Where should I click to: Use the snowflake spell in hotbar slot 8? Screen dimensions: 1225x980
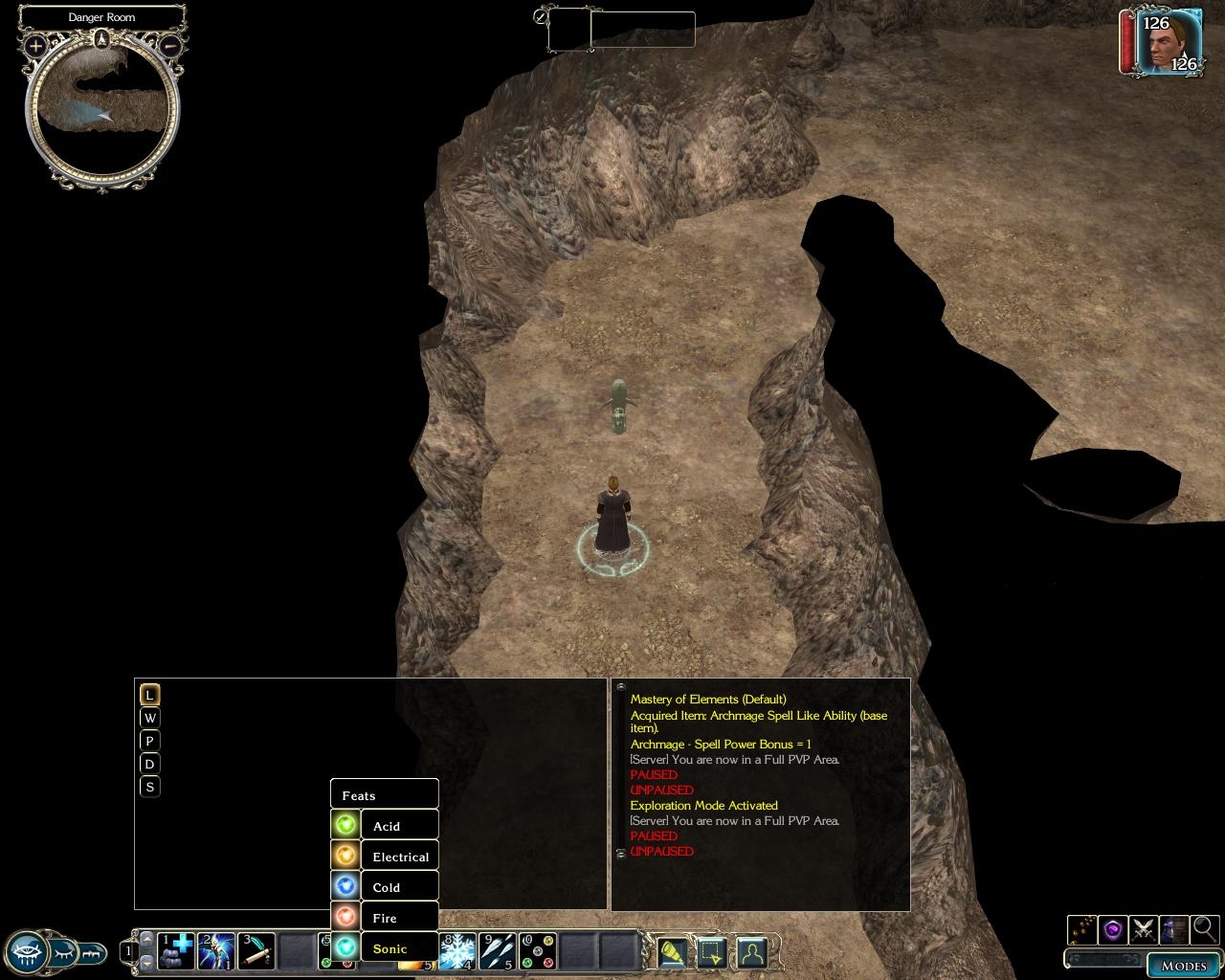[457, 951]
